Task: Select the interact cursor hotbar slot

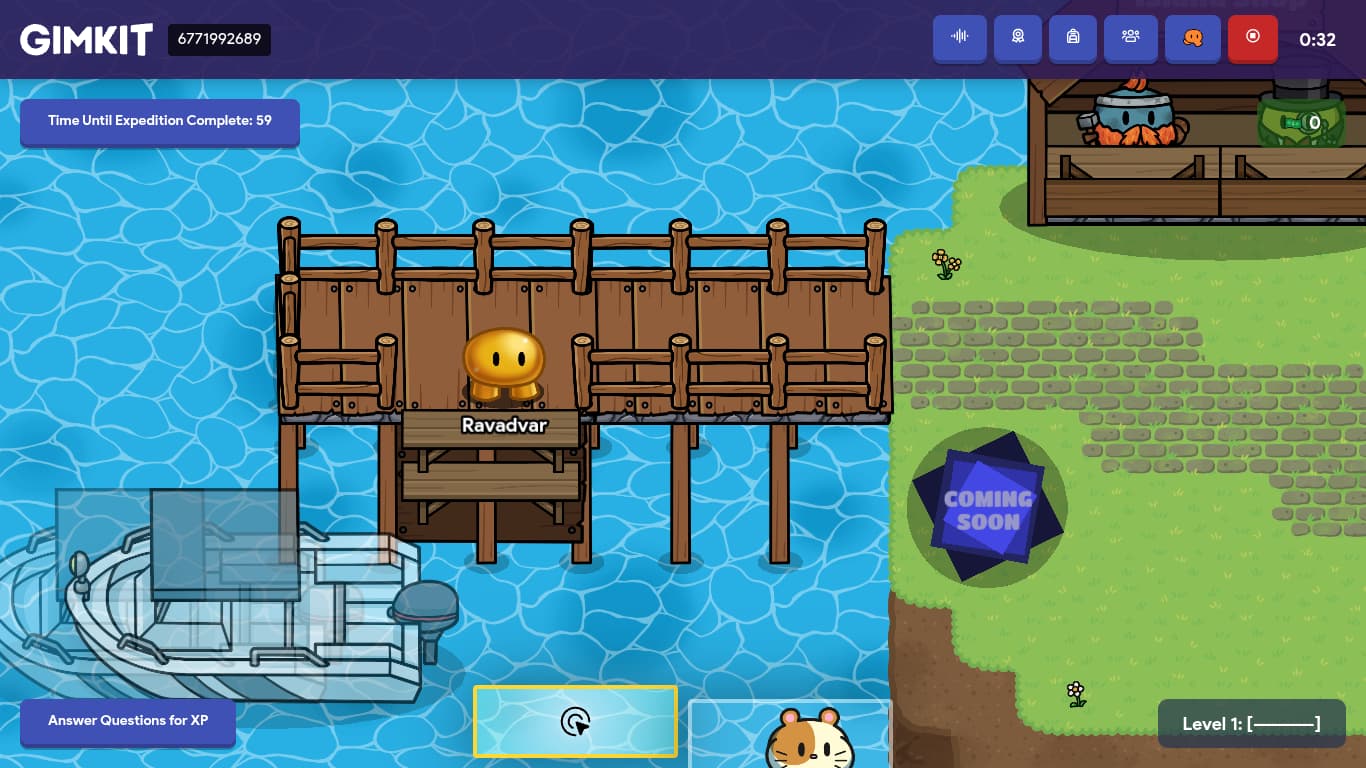Action: point(576,721)
